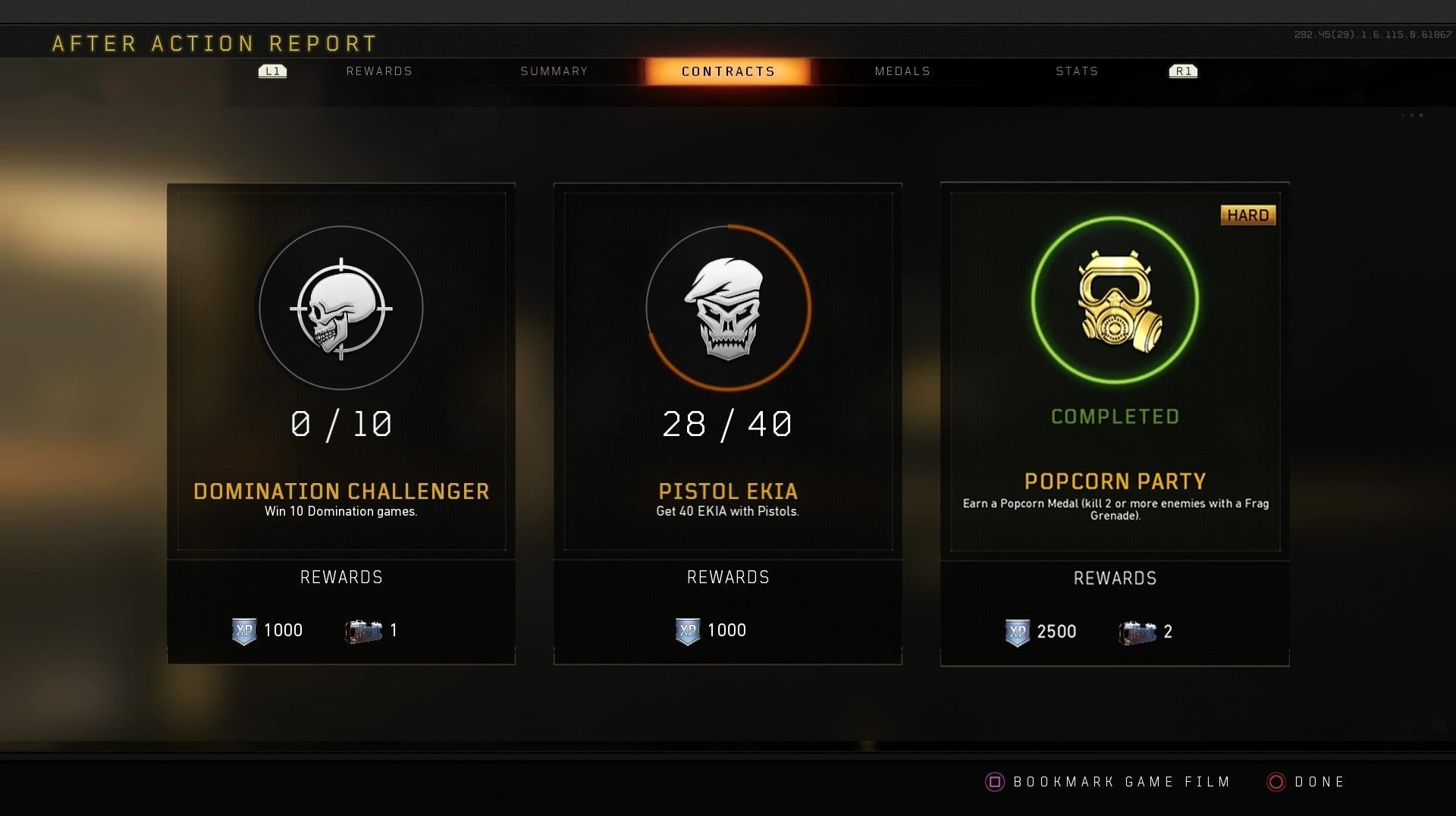
Task: Click the HARD difficulty badge on Popcorn Party
Action: [x=1247, y=215]
